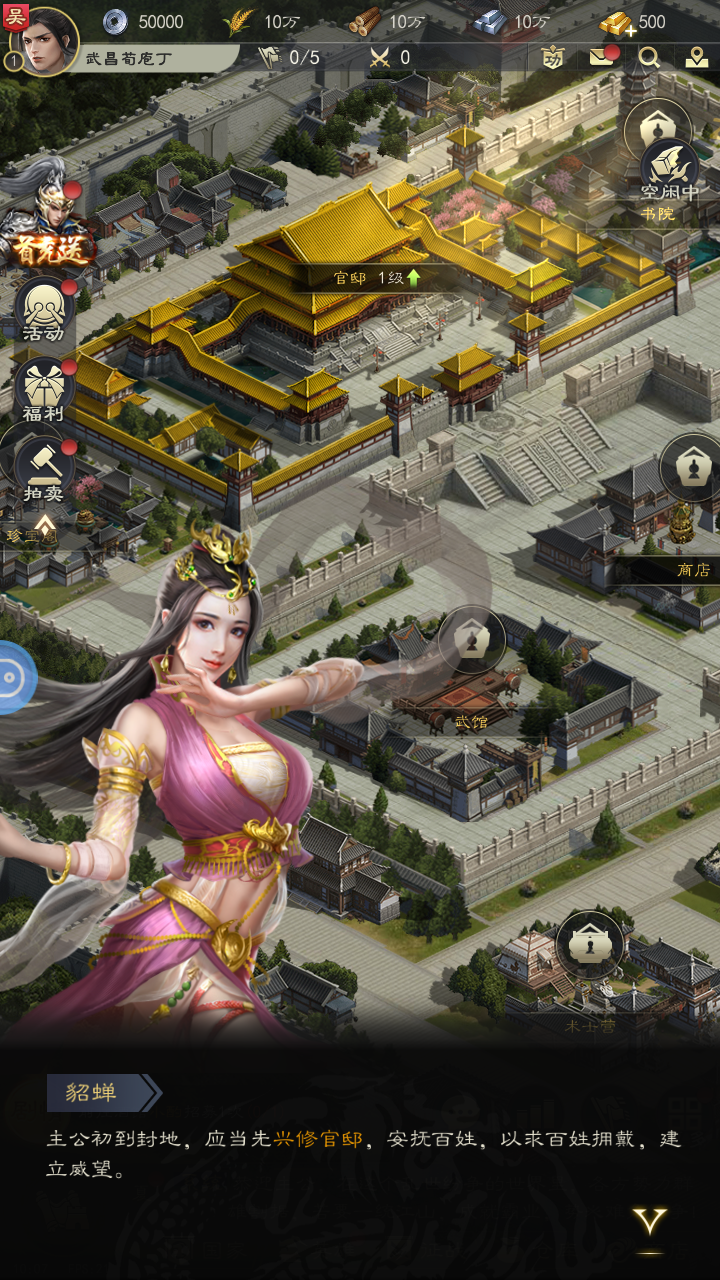
Task: Tap the 商店 shop building marker
Action: pos(691,468)
